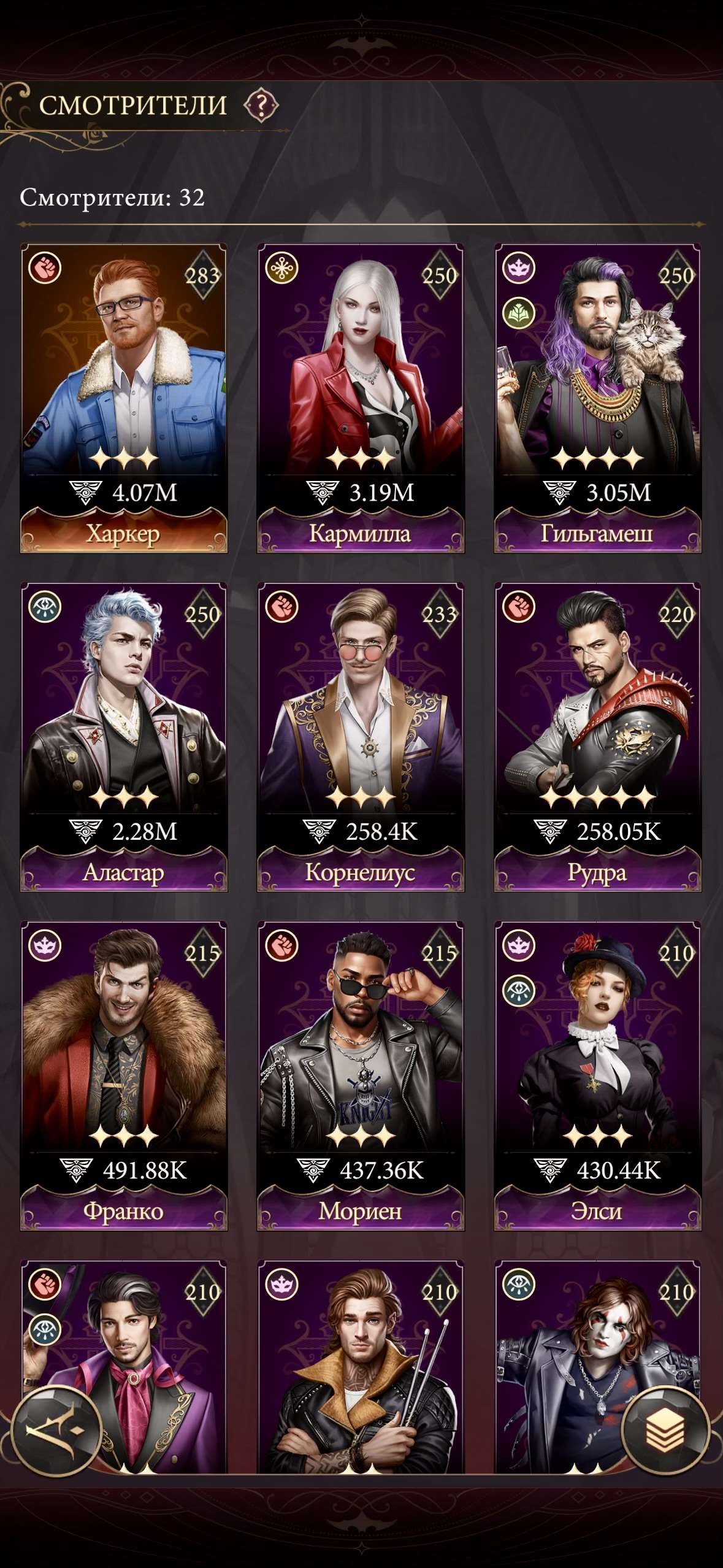Screen dimensions: 723x1568
Task: Select the Аластар warden card
Action: pyautogui.click(x=124, y=736)
